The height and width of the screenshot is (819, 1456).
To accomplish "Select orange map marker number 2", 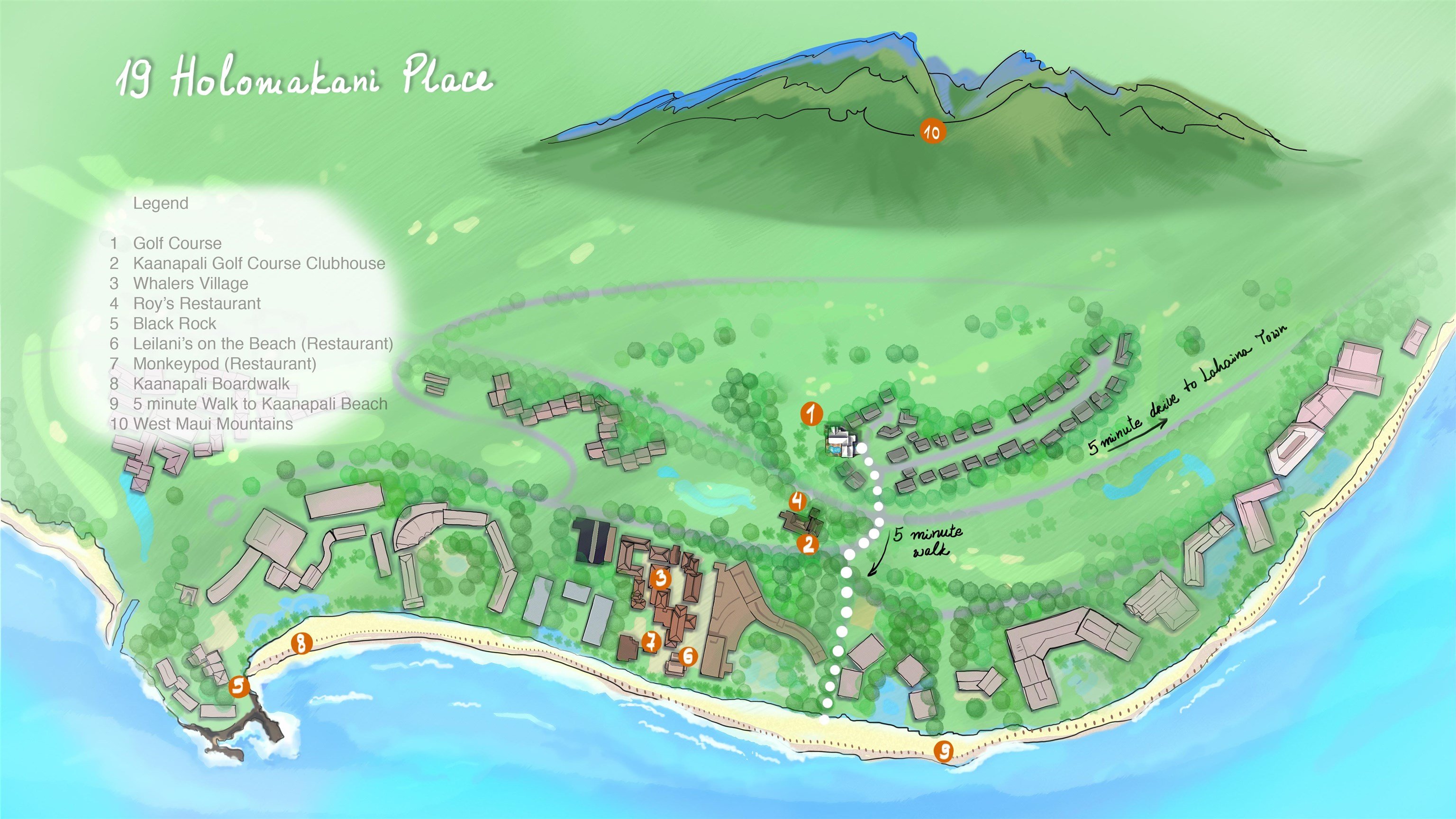I will [x=808, y=544].
